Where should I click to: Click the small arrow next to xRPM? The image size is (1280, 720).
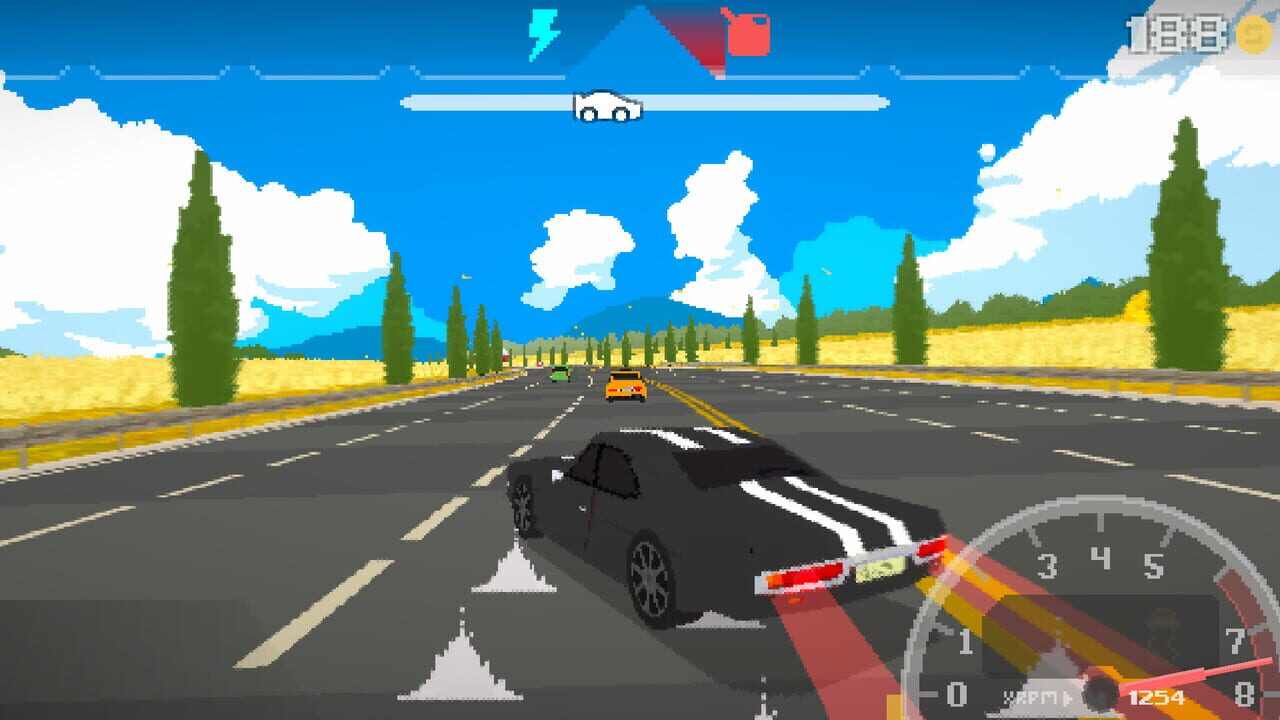(x=1068, y=697)
